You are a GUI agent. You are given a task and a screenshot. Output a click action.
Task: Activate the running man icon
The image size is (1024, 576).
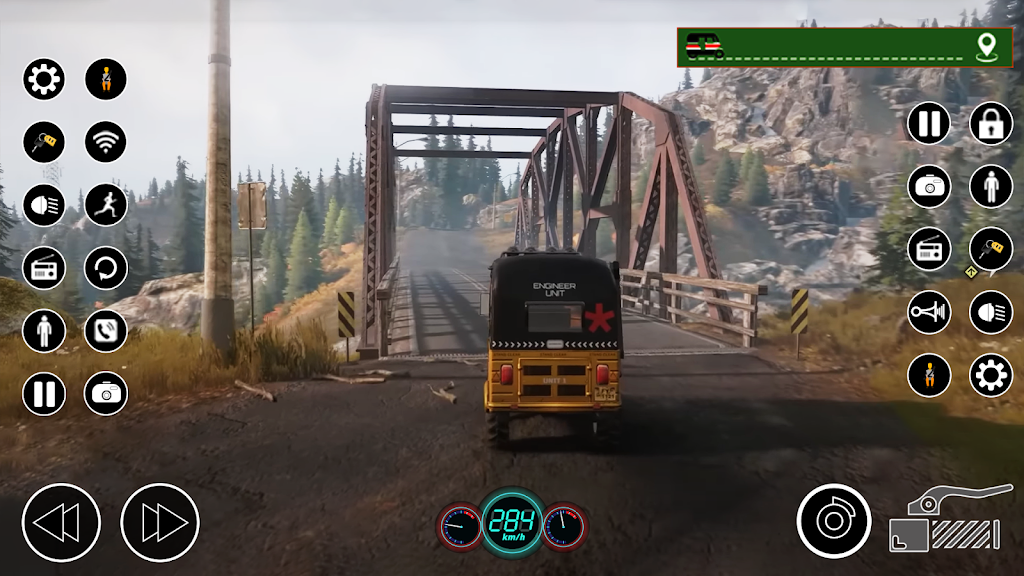tap(105, 205)
